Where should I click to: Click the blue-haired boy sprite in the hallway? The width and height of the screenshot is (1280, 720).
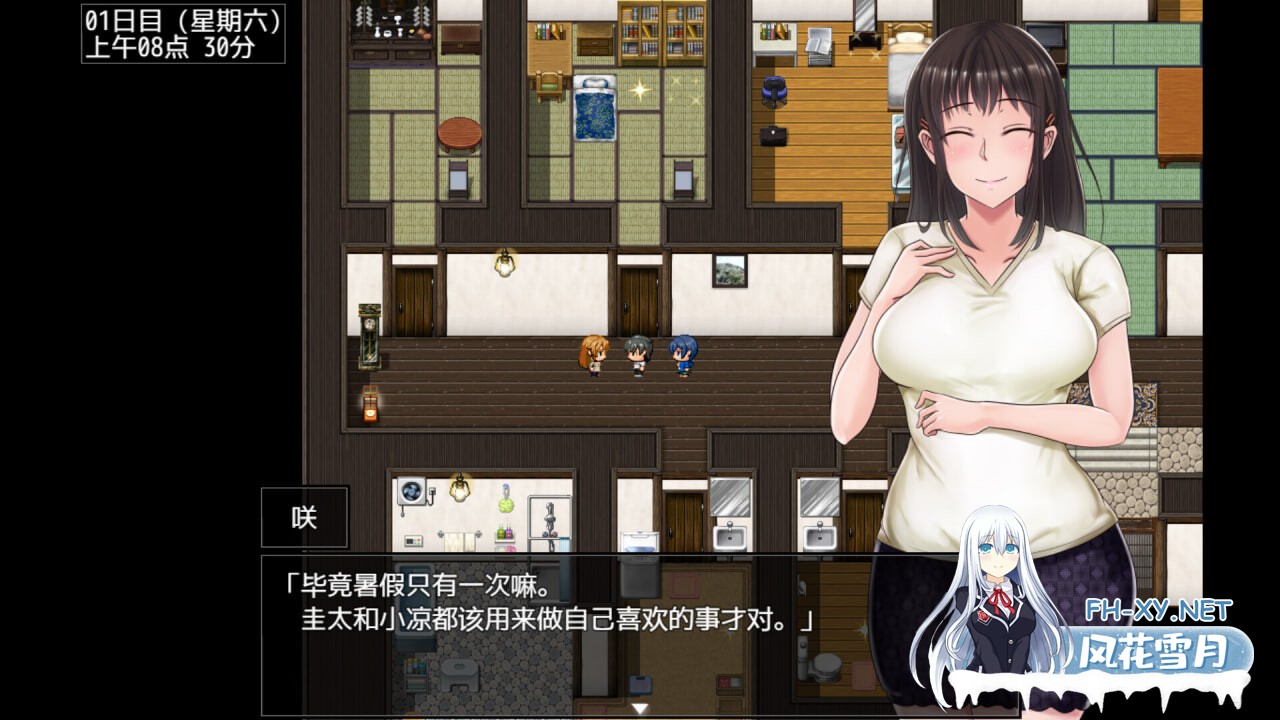coord(682,354)
